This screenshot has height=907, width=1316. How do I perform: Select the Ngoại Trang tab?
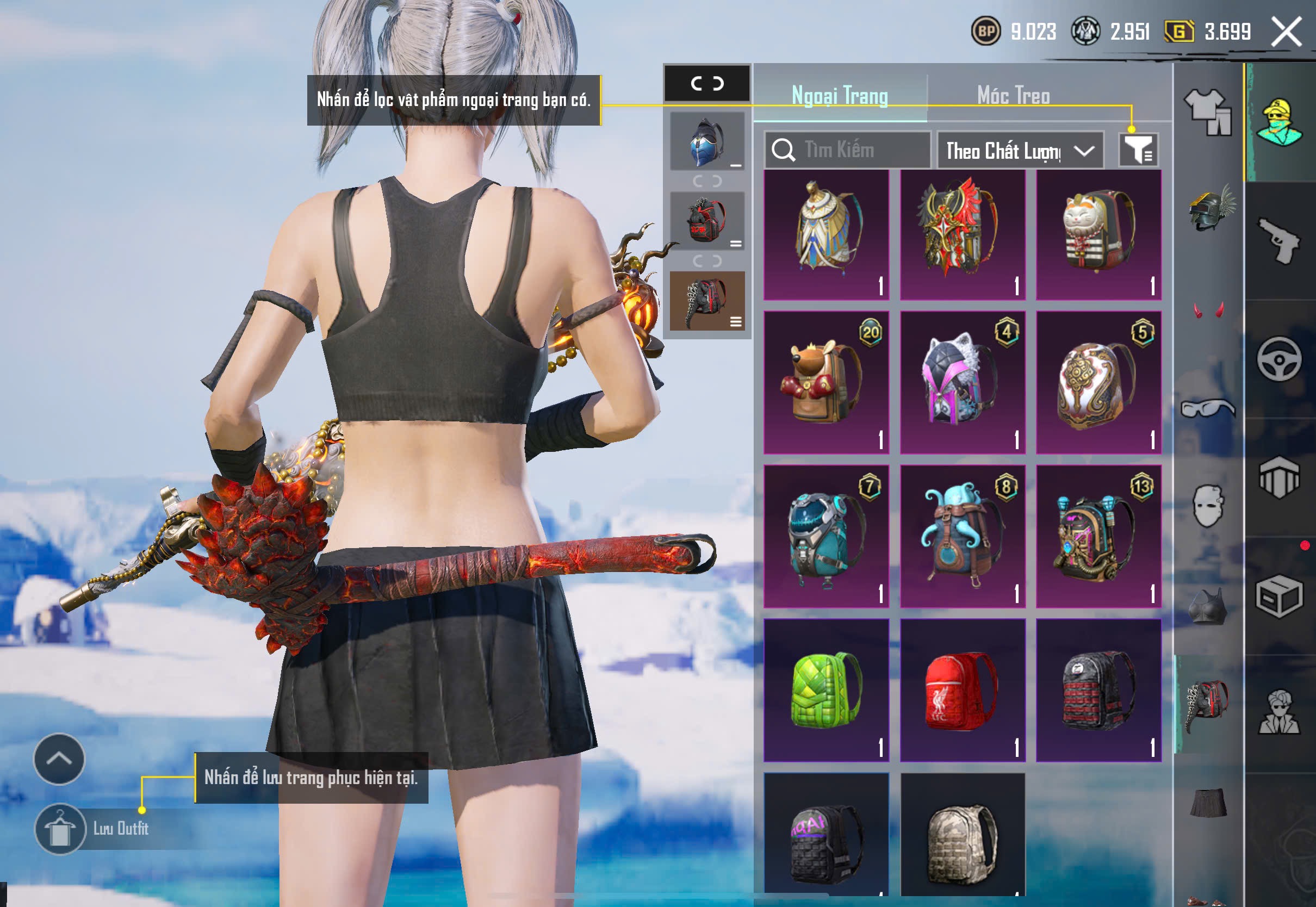click(x=839, y=96)
